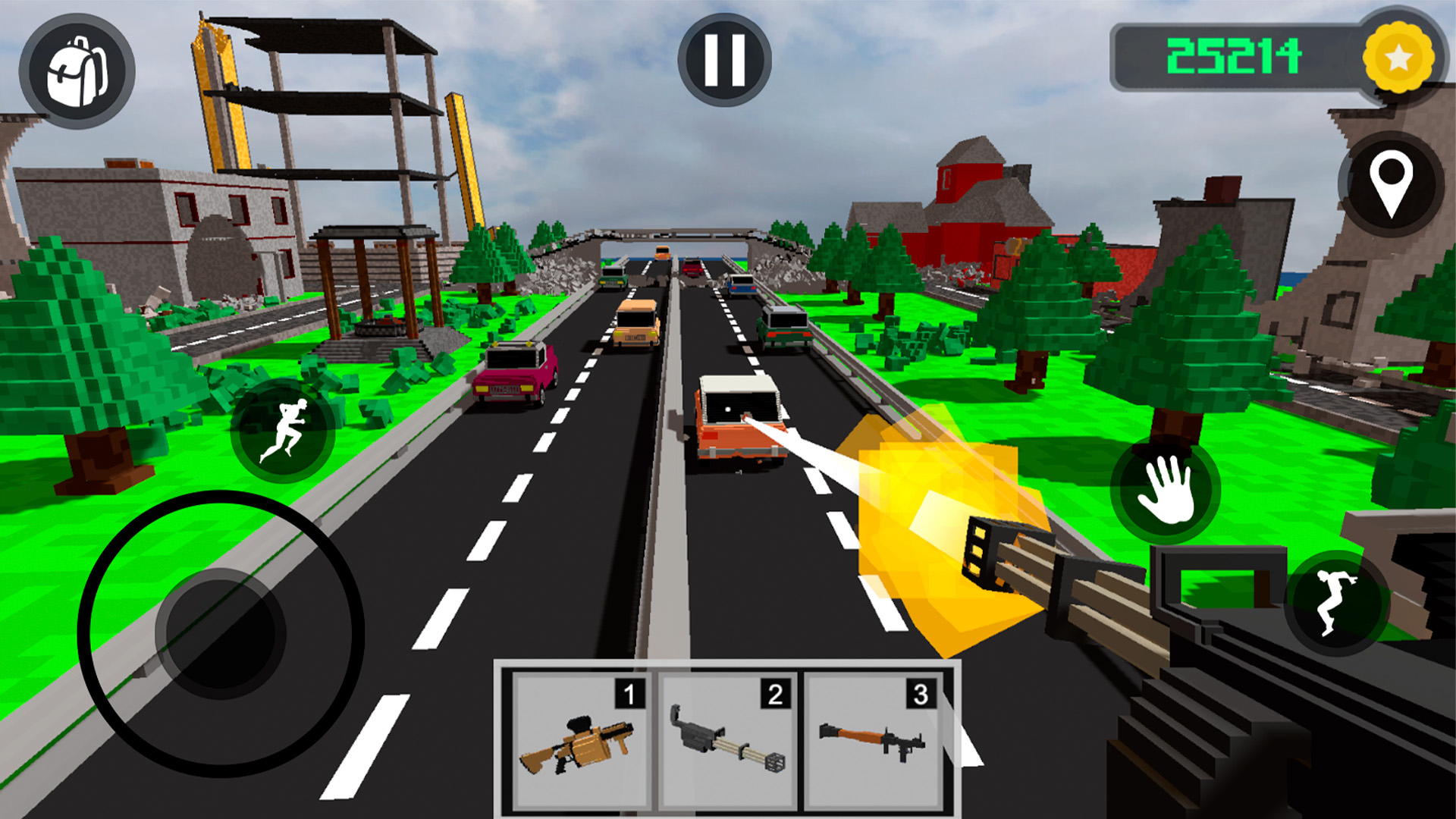Tap the number 1 badge on weapon slot
This screenshot has height=819, width=1456.
629,692
